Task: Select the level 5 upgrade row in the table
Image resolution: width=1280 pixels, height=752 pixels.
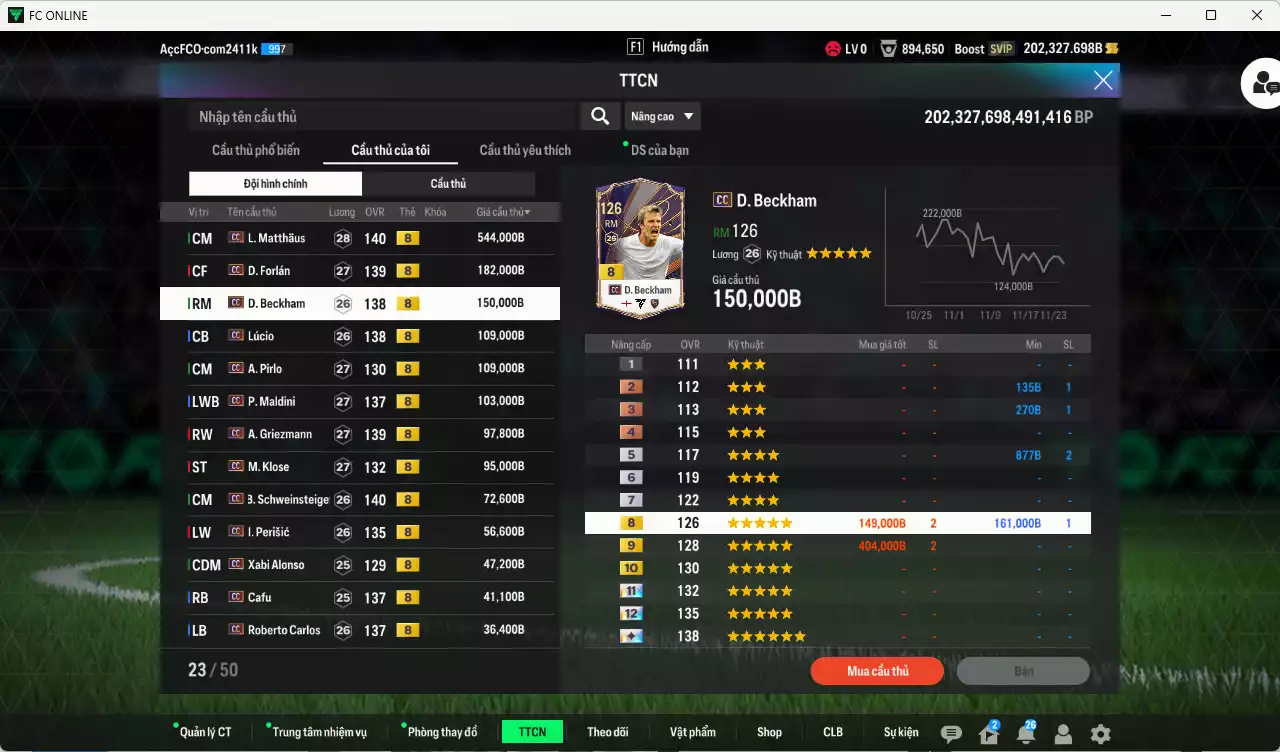Action: click(x=838, y=454)
